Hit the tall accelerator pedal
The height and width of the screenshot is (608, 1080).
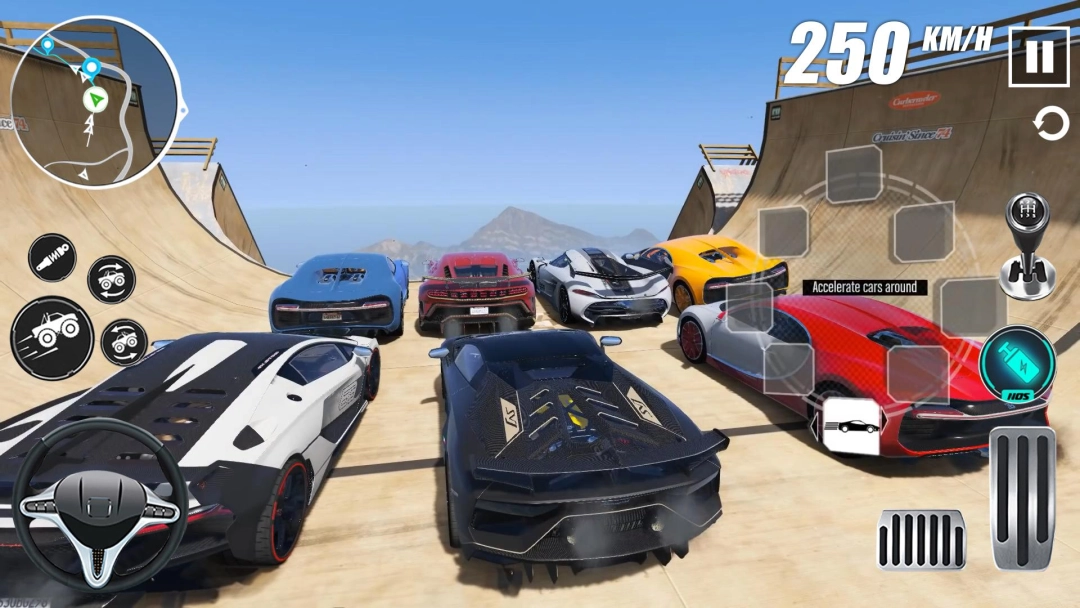(x=1023, y=498)
